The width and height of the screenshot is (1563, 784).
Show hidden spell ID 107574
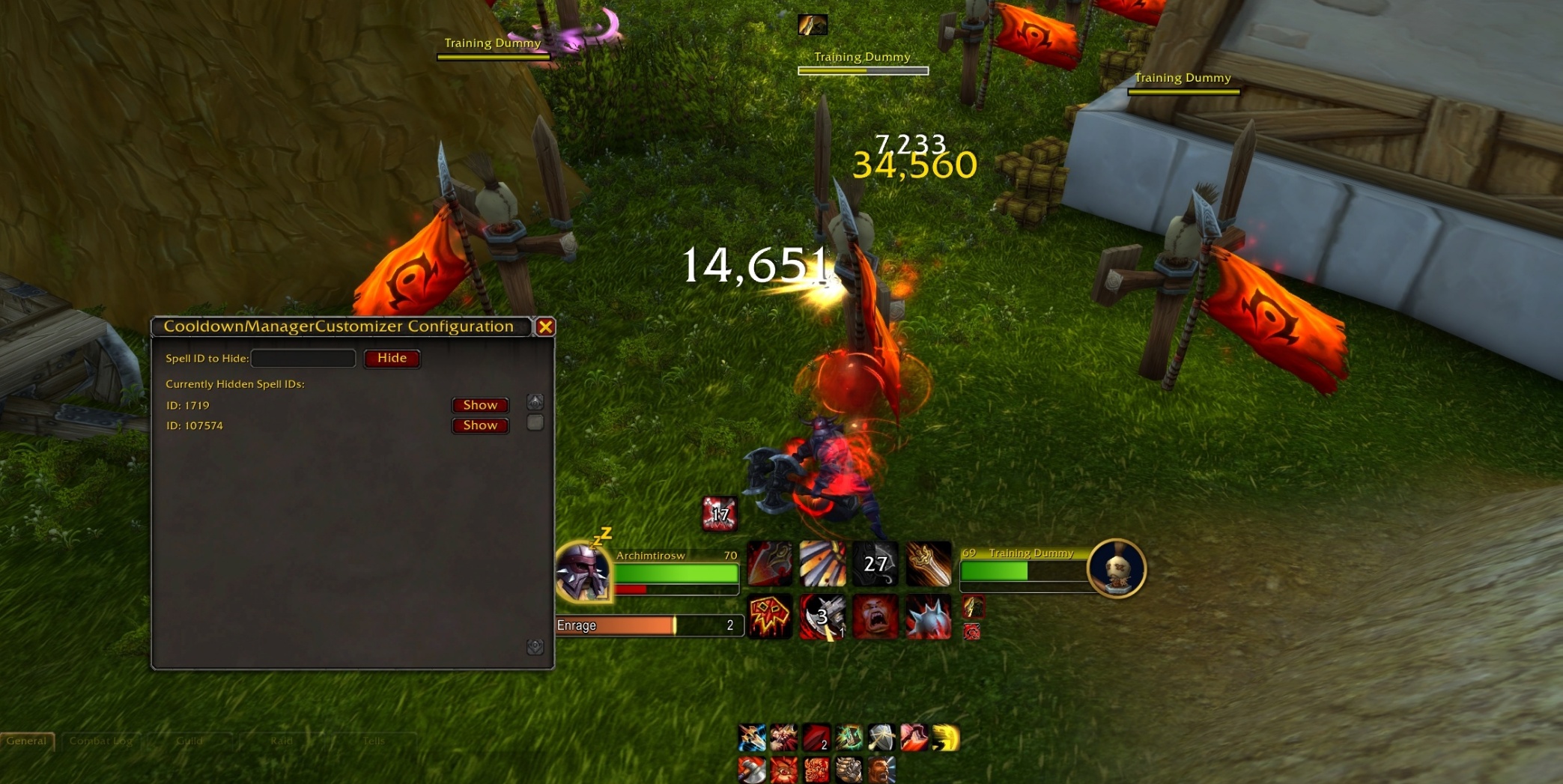pos(480,425)
